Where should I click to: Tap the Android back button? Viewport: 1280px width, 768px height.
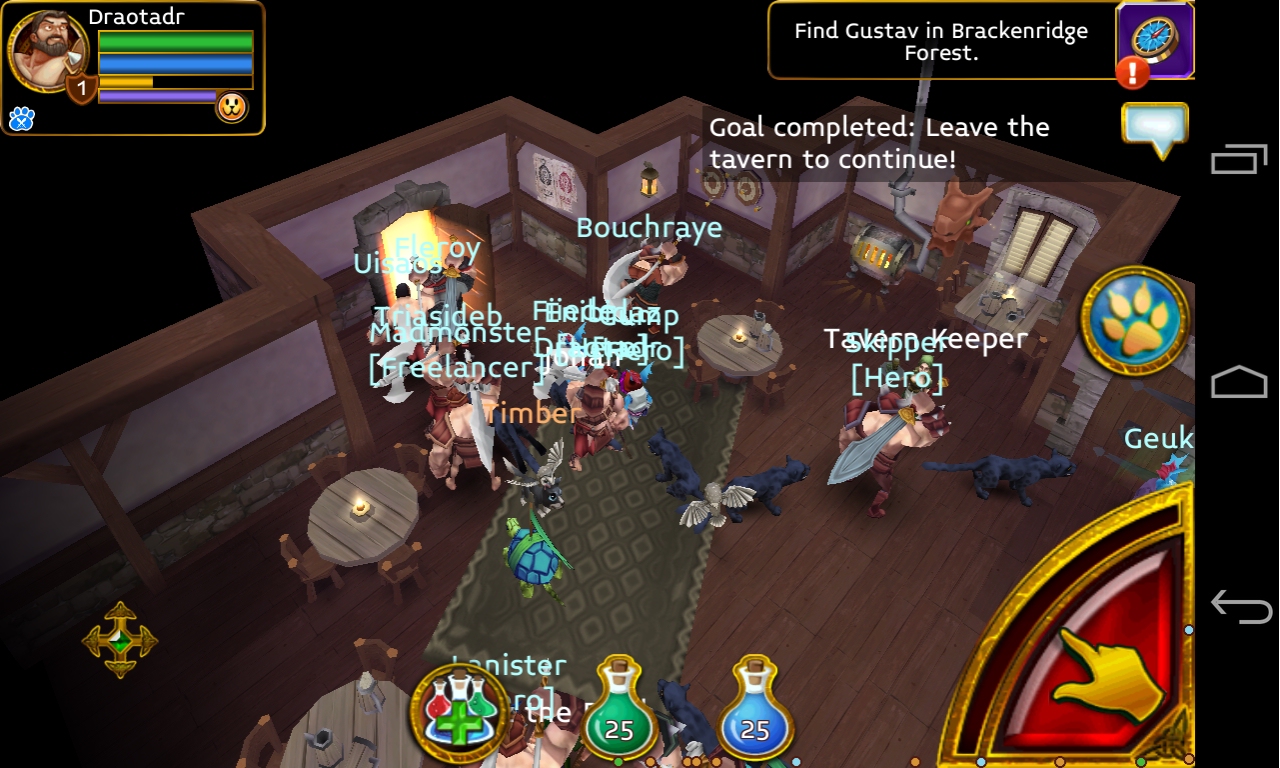coord(1240,606)
